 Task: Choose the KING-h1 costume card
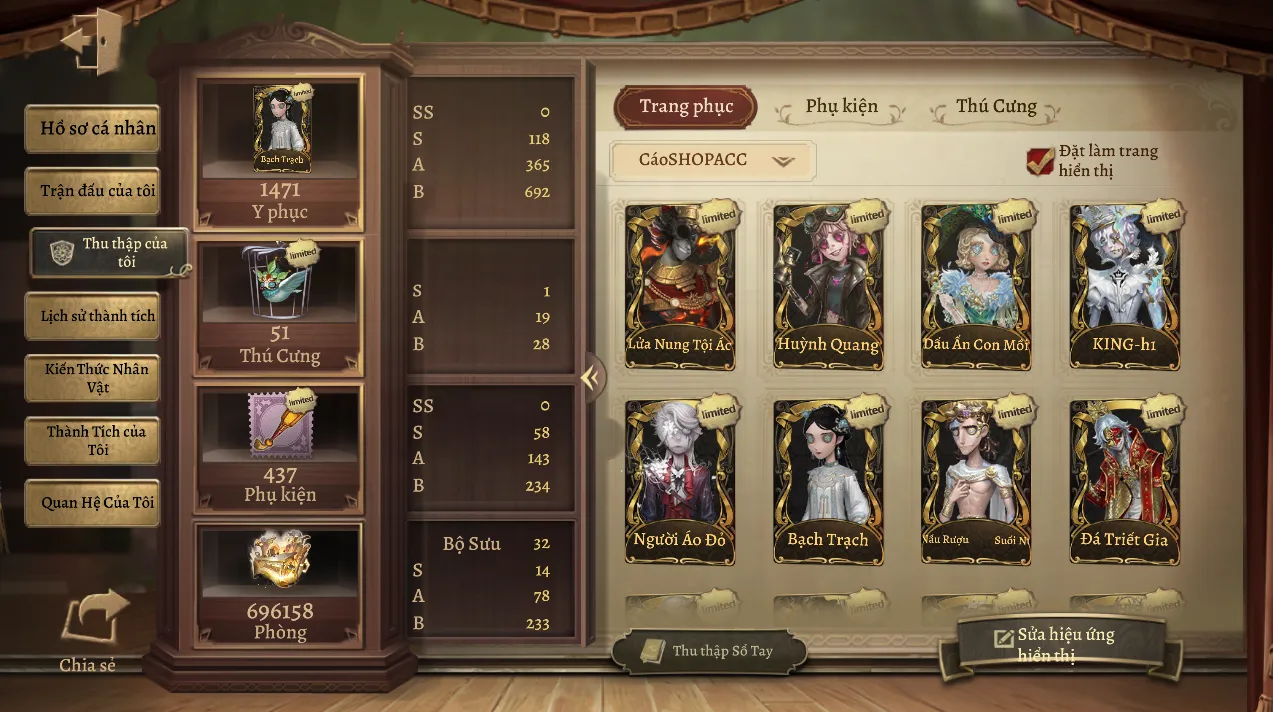pyautogui.click(x=1124, y=286)
